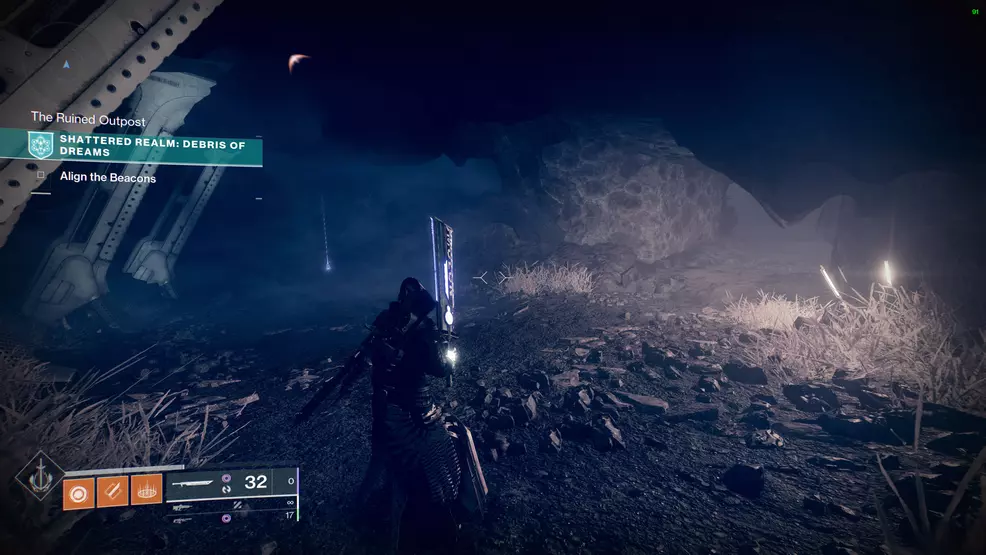Switch to the weapon with 17 ammo

click(182, 519)
